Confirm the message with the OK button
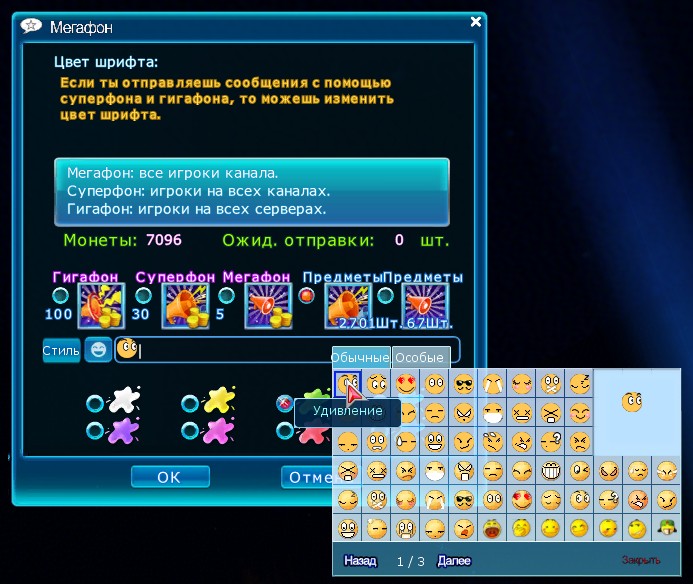693x584 pixels. [x=169, y=477]
